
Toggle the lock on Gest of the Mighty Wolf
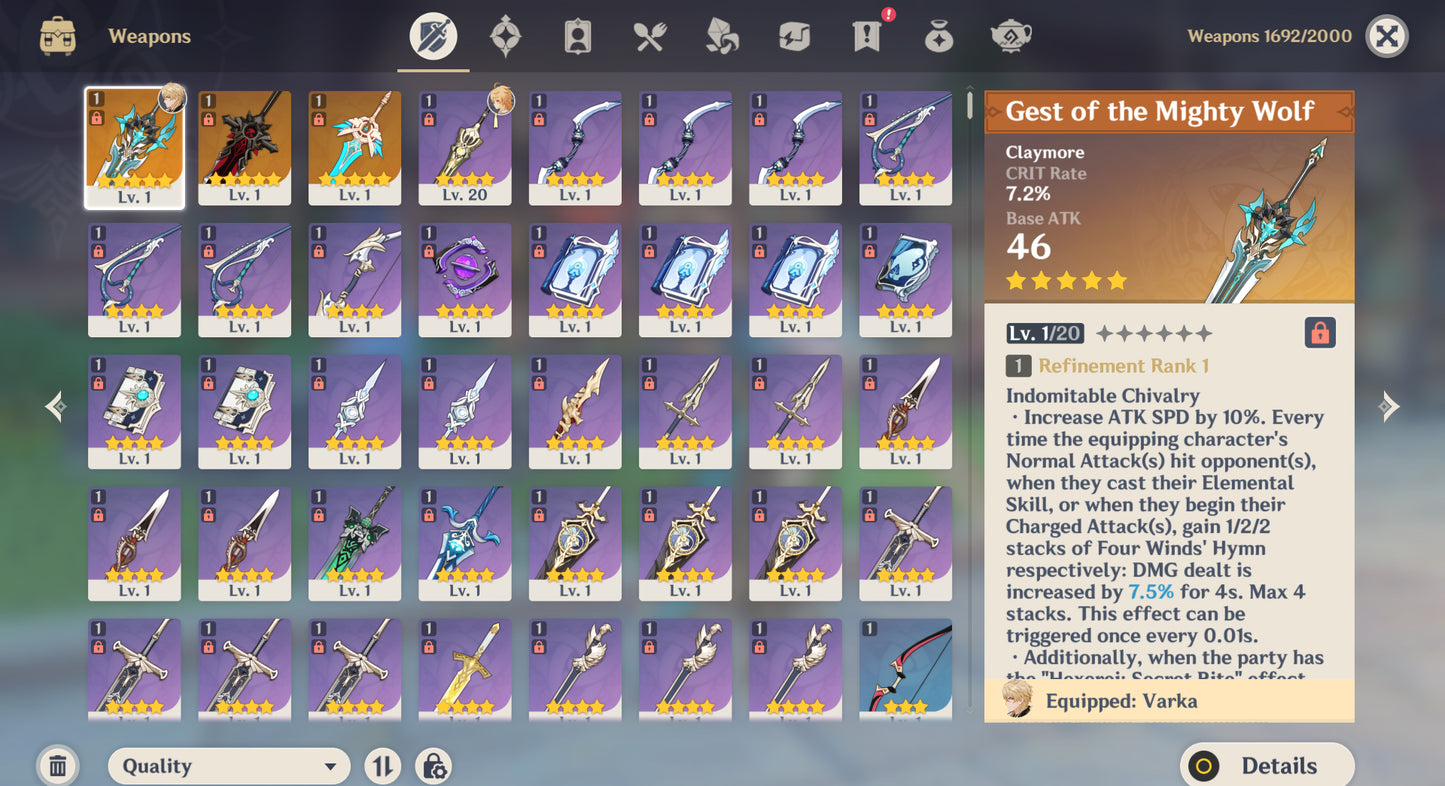1320,331
